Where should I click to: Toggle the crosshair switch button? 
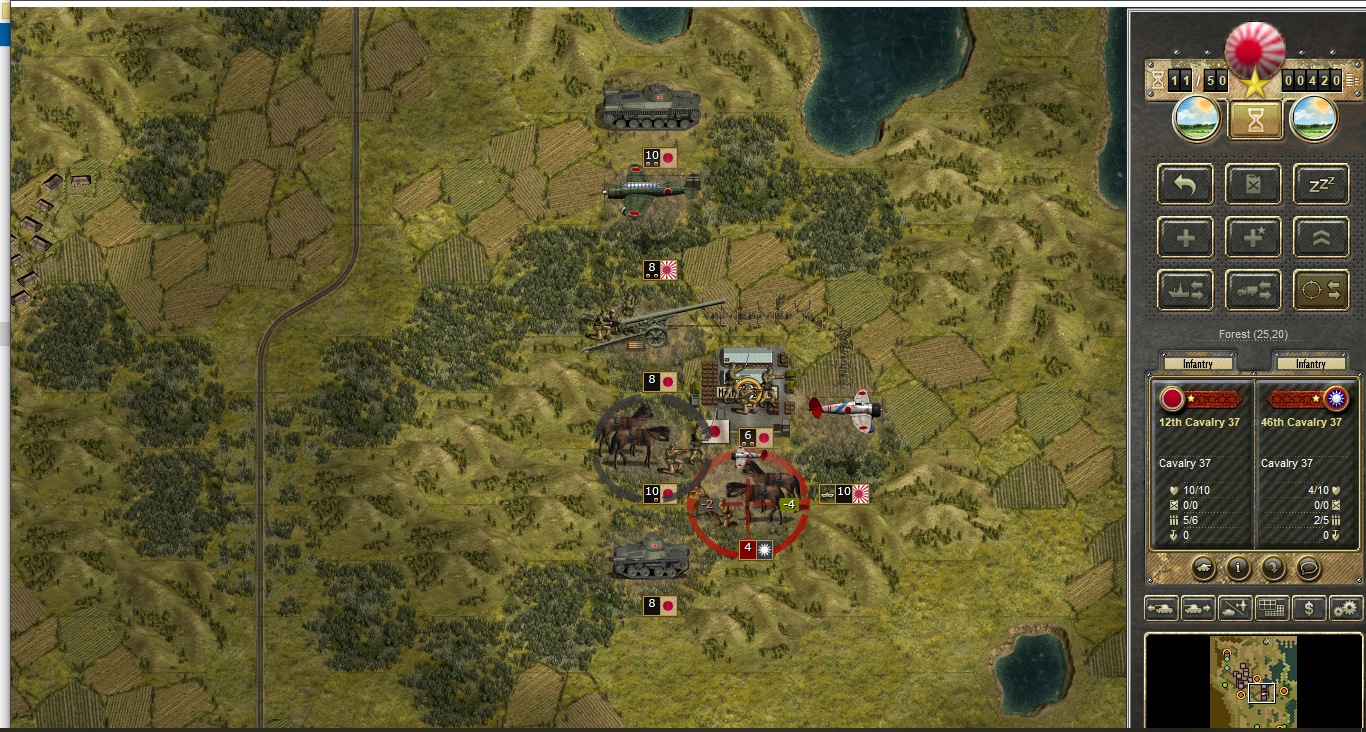(1321, 290)
